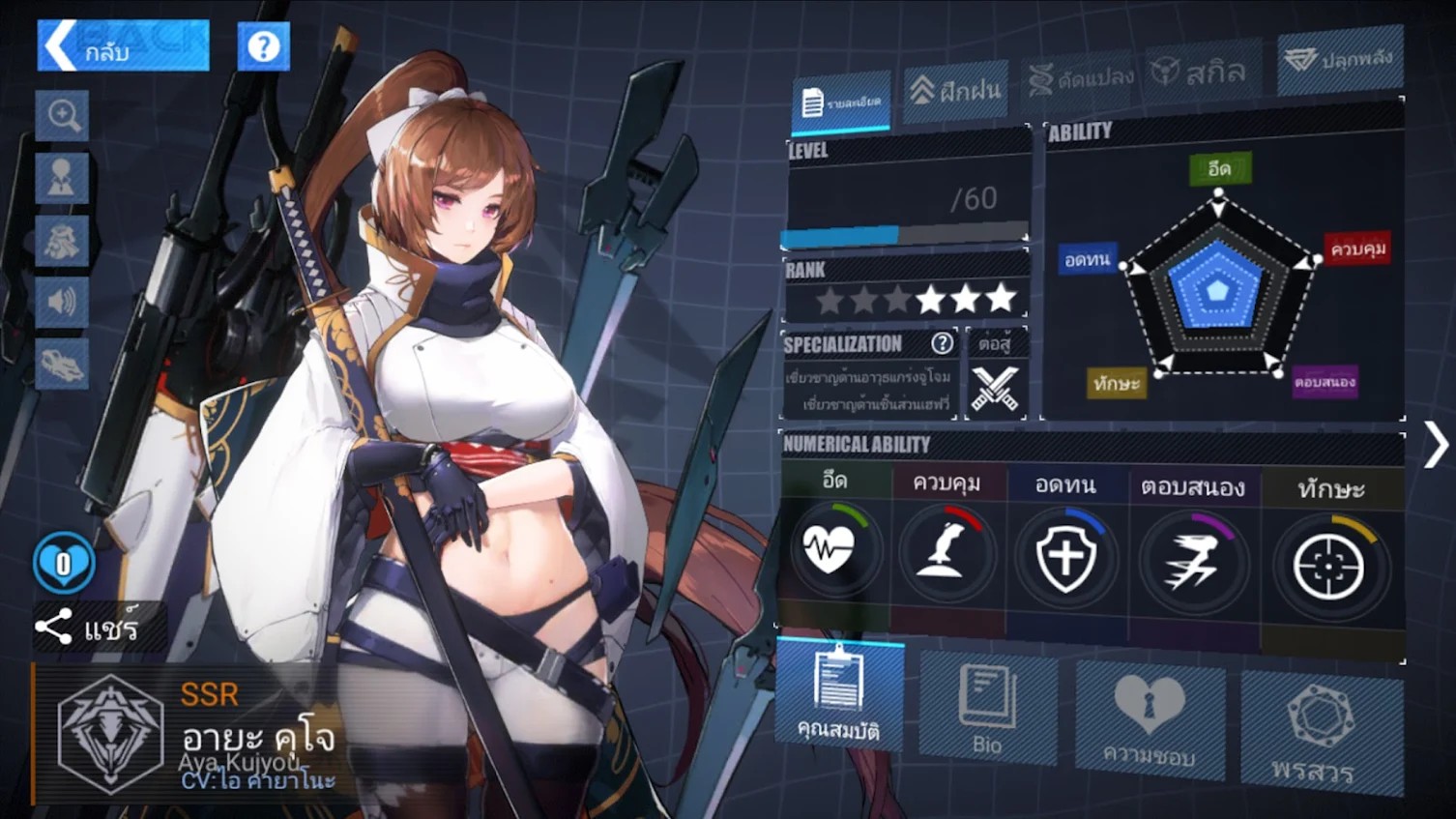The width and height of the screenshot is (1456, 819).
Task: Switch to the สกิล skills tab
Action: (x=1201, y=72)
